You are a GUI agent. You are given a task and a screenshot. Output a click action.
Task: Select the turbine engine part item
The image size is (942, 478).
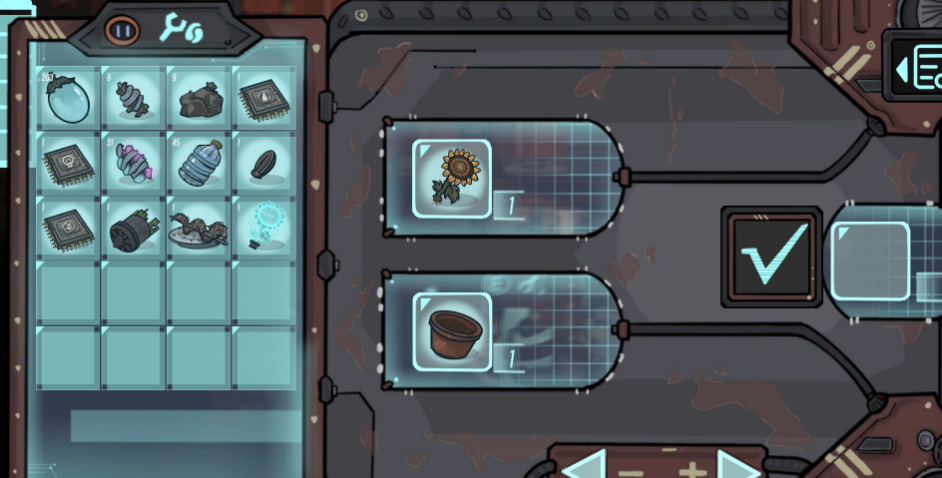point(134,227)
